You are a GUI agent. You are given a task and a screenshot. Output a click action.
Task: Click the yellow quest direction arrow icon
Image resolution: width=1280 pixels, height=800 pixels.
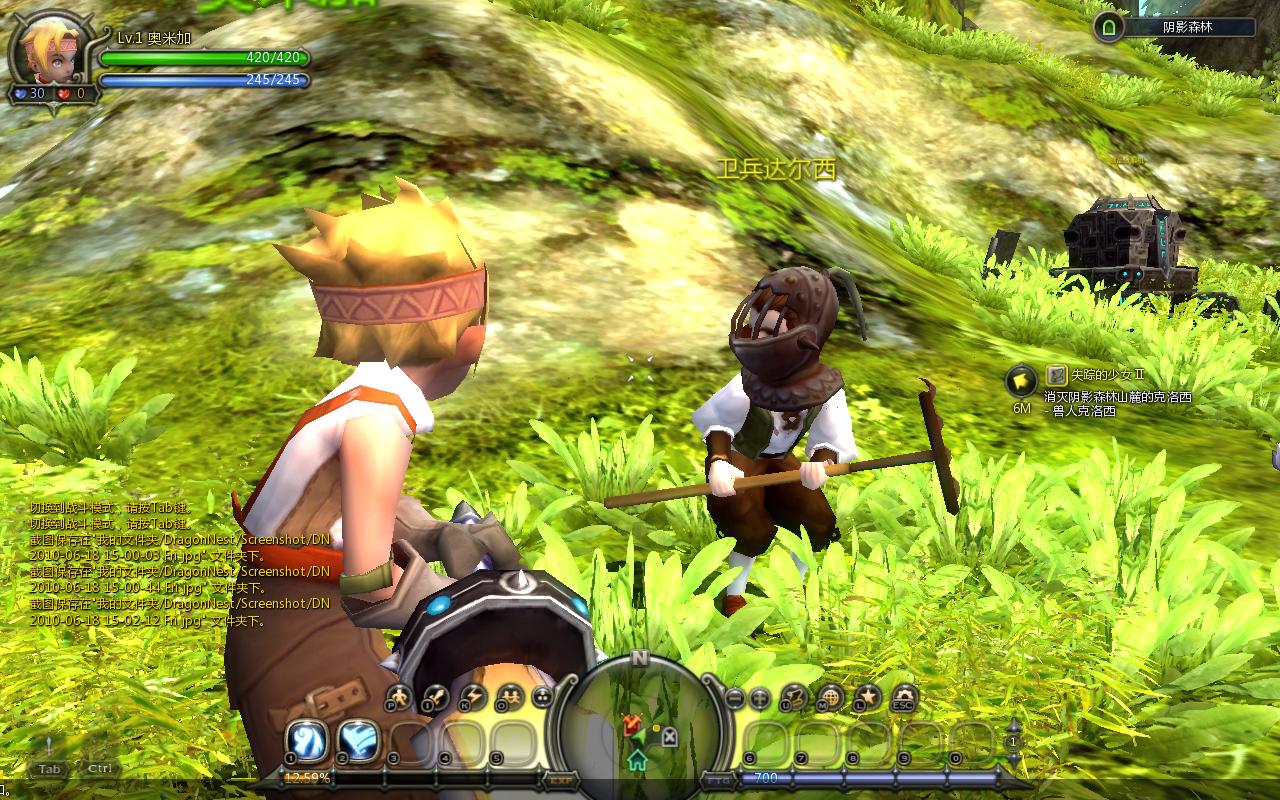coord(1021,380)
